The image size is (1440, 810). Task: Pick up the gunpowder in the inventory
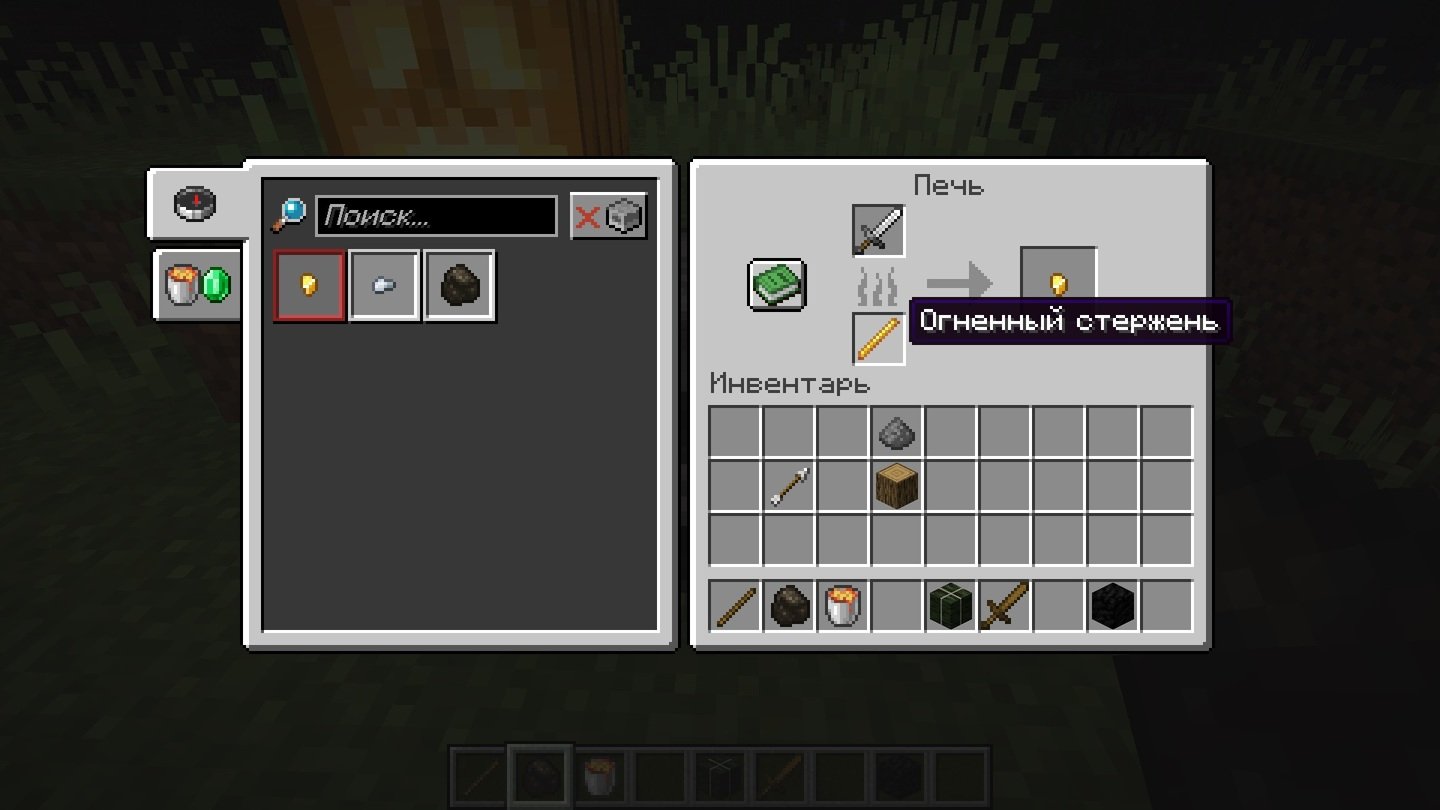click(897, 432)
